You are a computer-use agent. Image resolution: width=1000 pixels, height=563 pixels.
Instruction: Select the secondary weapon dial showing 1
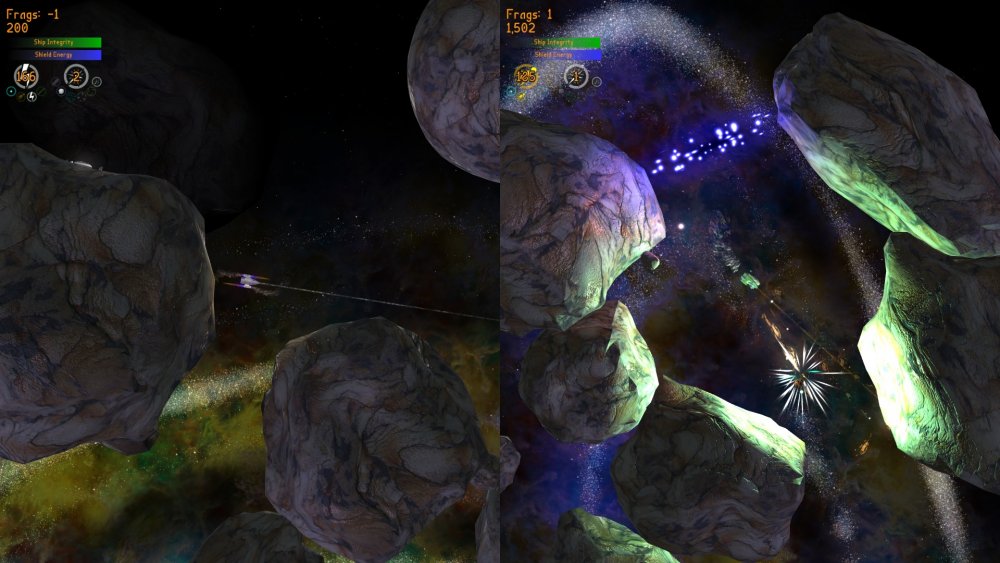[x=575, y=76]
